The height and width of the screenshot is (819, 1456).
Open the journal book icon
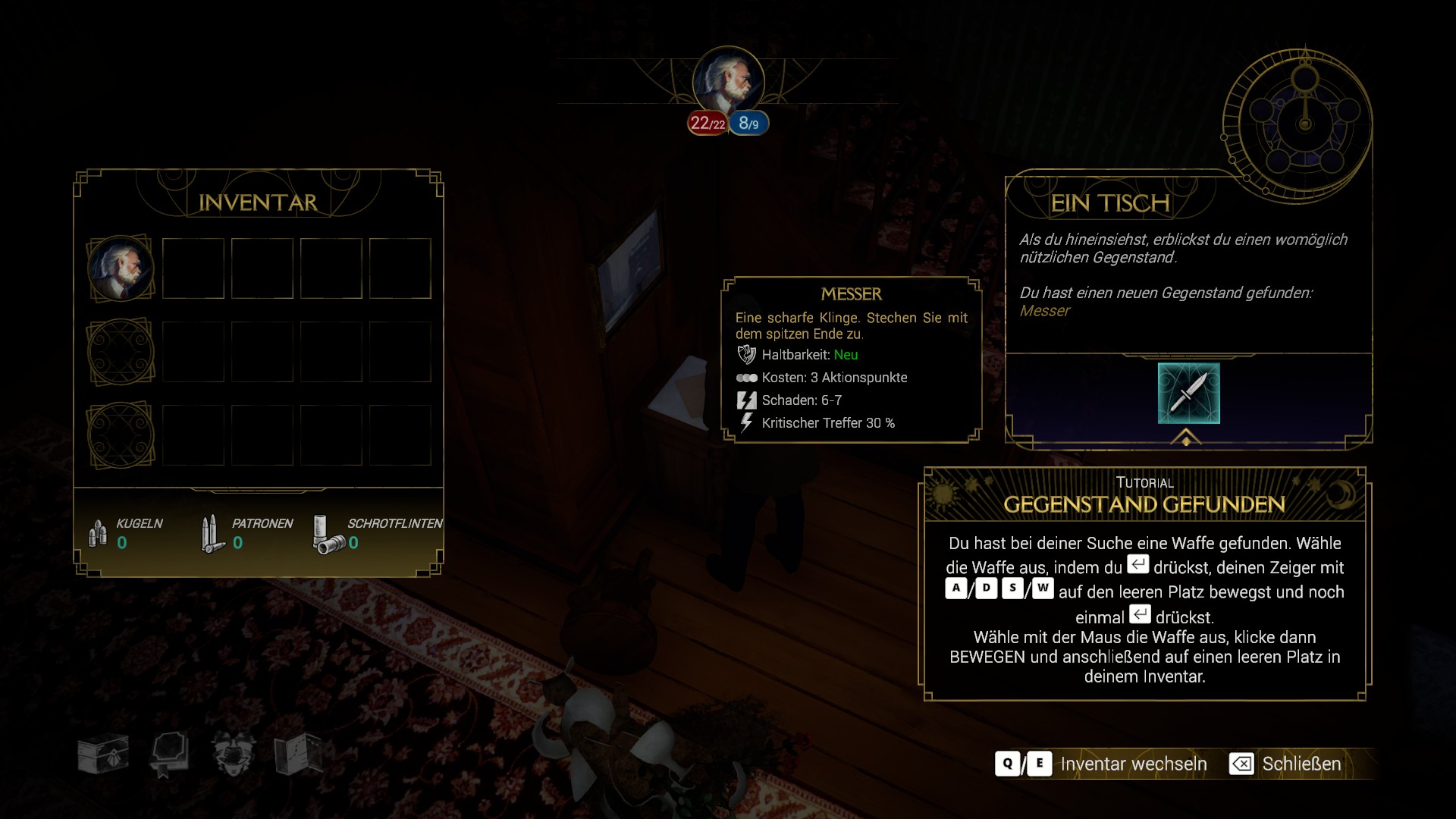pos(168,755)
